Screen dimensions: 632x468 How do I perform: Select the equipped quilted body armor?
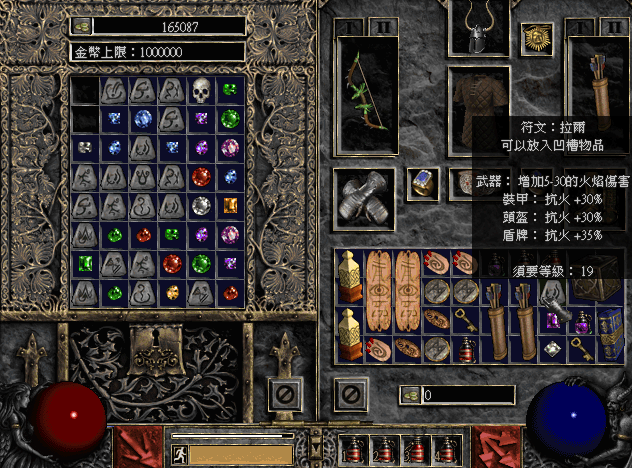478,100
